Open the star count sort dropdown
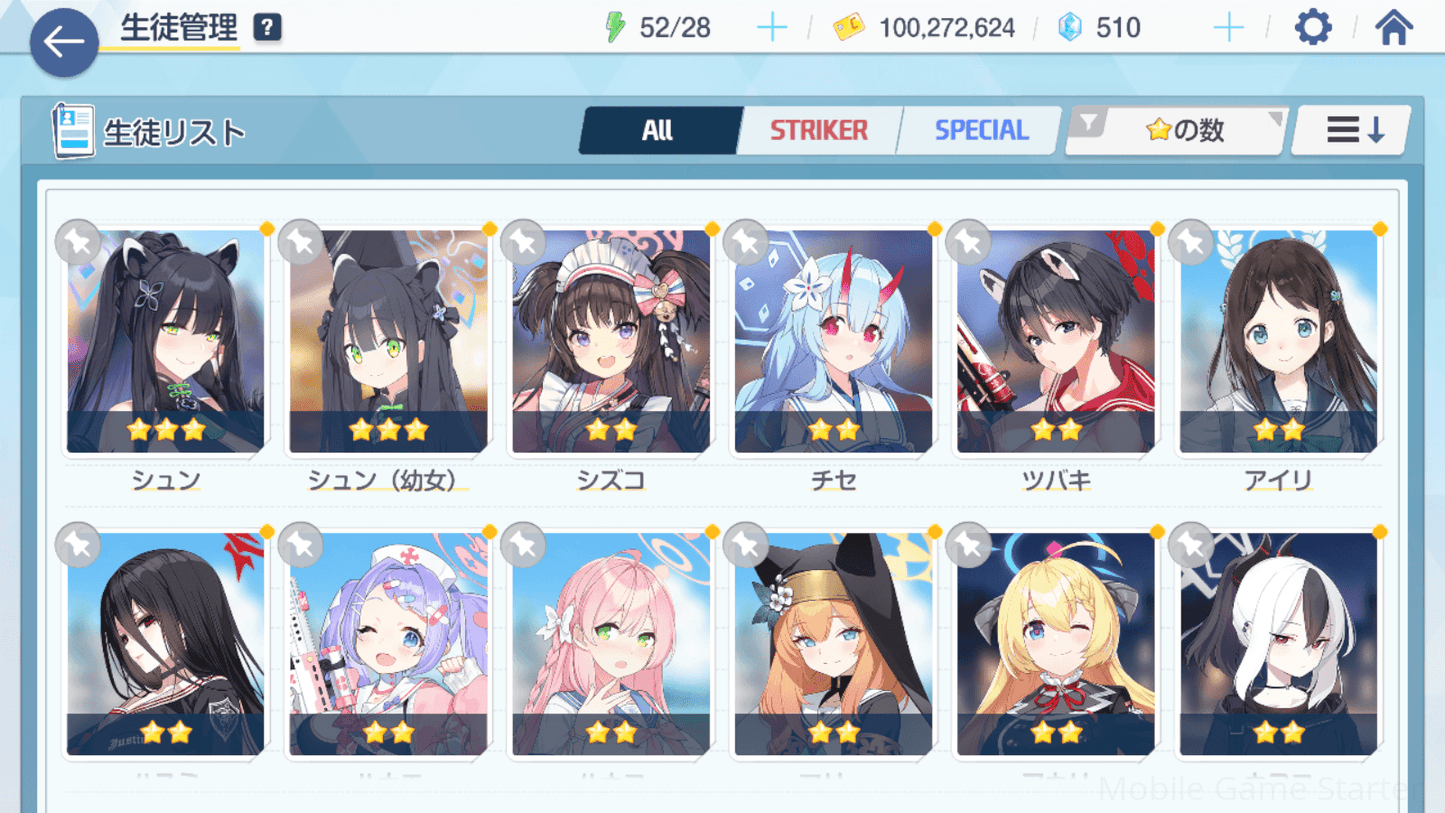The height and width of the screenshot is (813, 1445). coord(1178,131)
